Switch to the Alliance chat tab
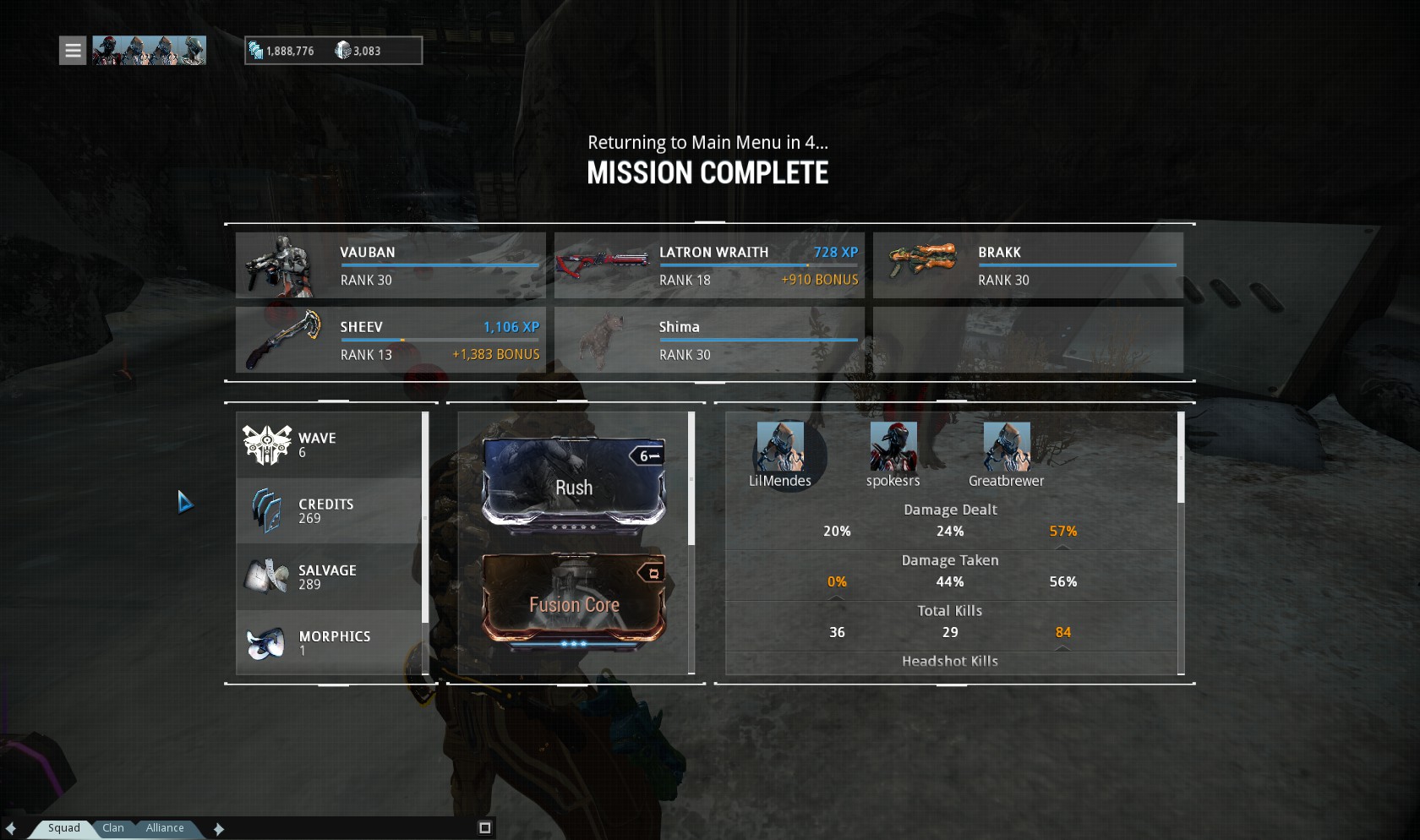1420x840 pixels. click(165, 828)
